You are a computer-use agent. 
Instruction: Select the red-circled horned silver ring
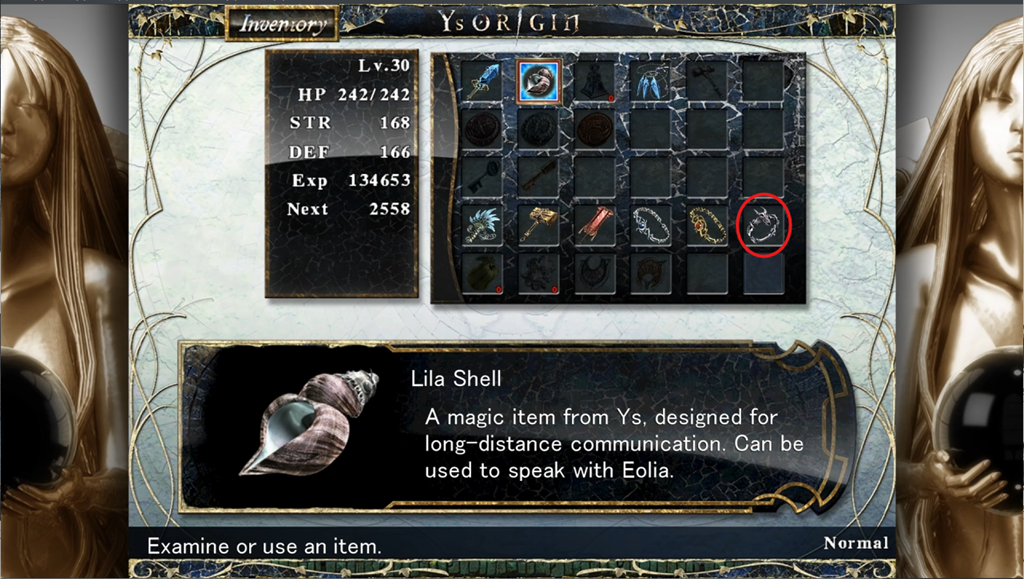764,226
